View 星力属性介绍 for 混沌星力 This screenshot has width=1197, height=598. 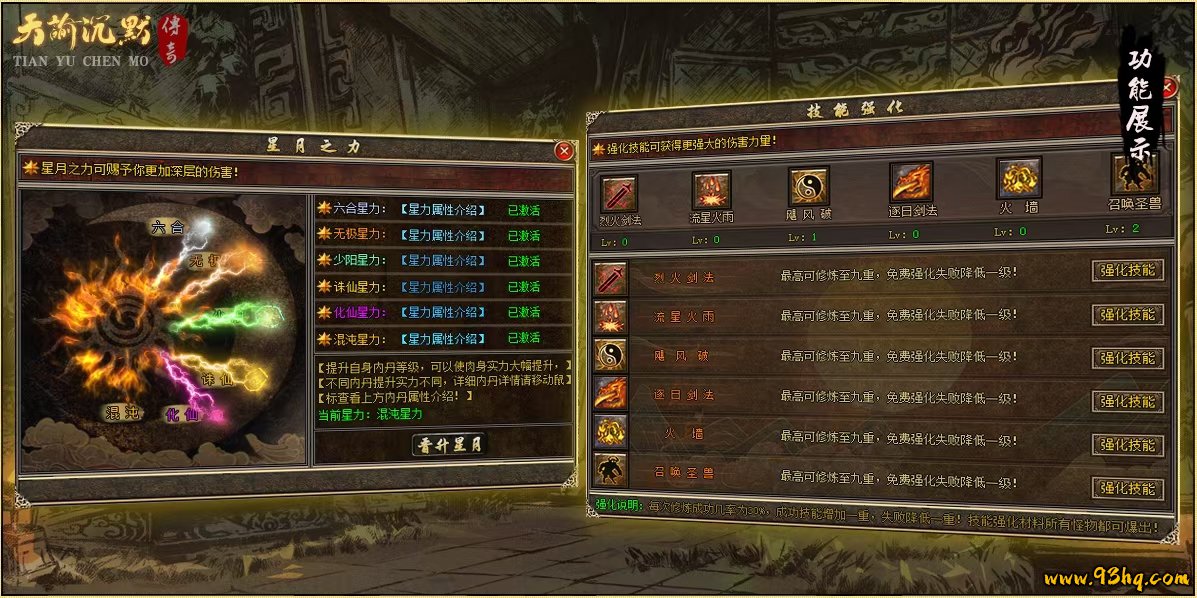(x=442, y=338)
